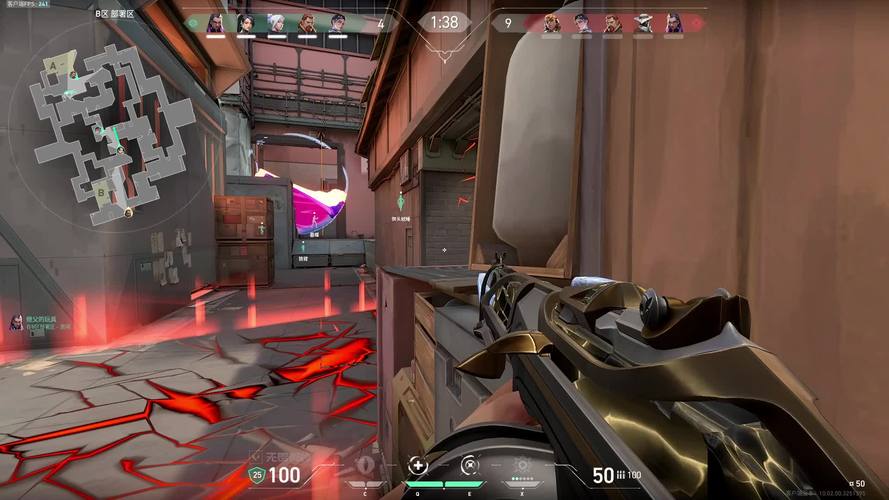Select the white-haired ally agent portrait
This screenshot has width=889, height=500.
277,23
